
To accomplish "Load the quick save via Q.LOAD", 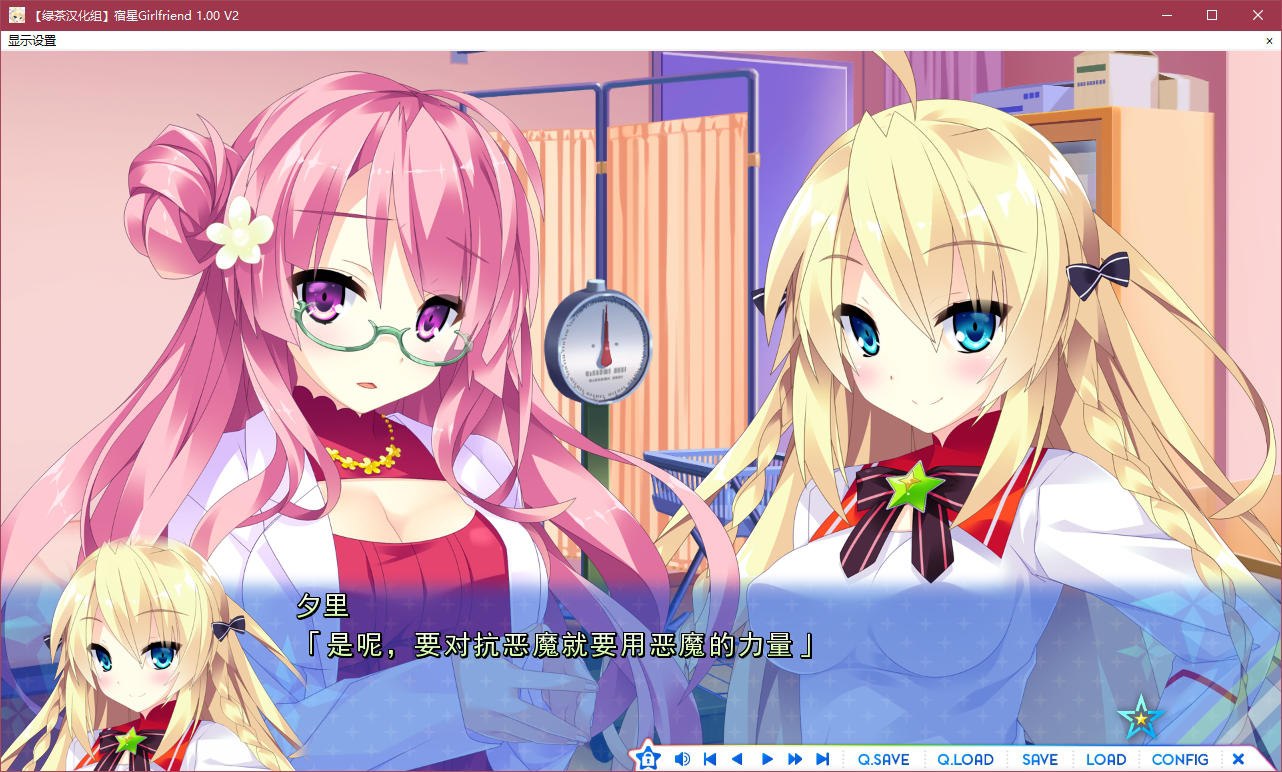I will [x=964, y=759].
